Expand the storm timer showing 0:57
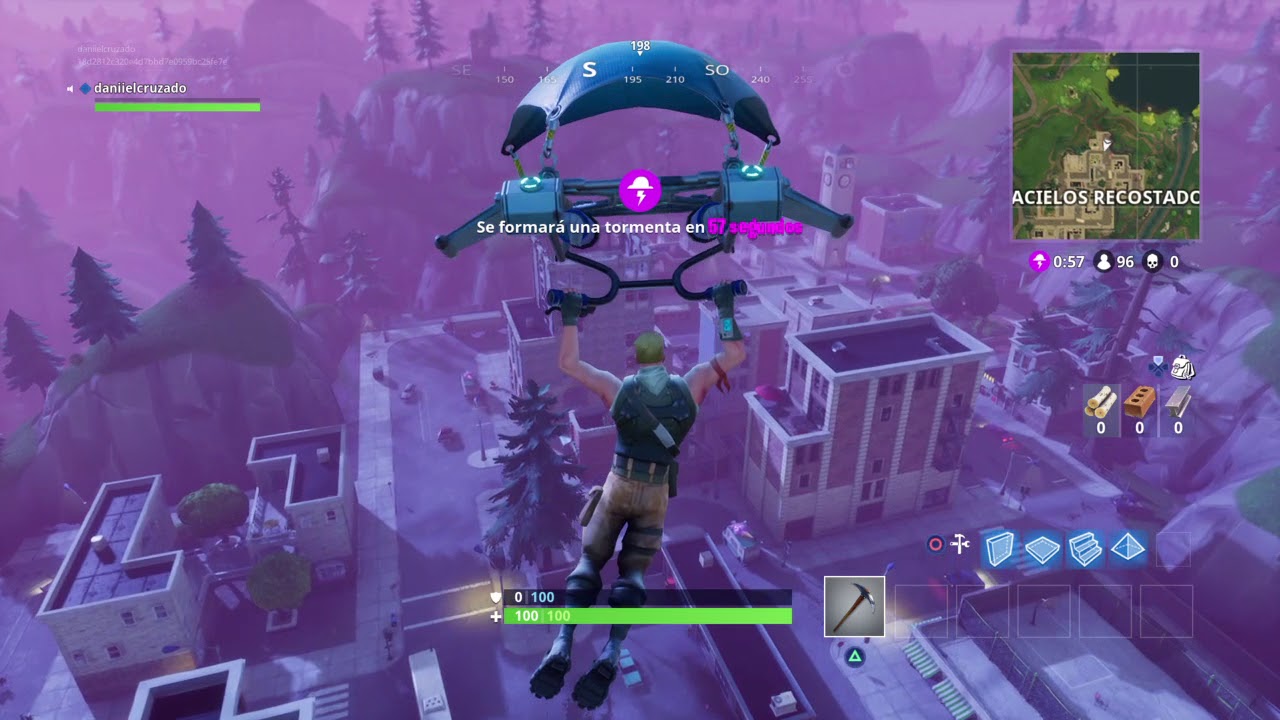Viewport: 1280px width, 720px height. pos(1052,262)
